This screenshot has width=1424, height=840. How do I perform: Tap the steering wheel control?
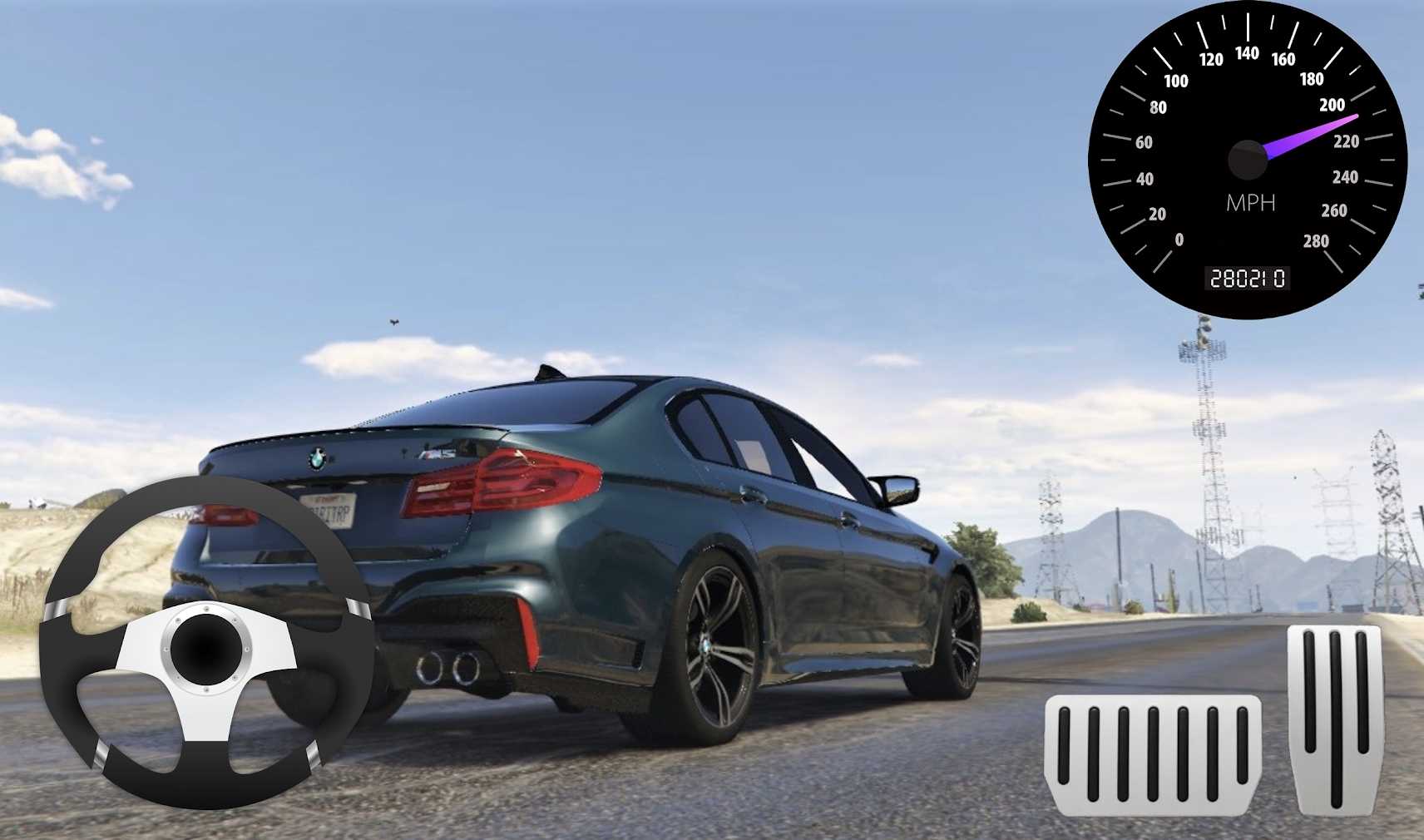pyautogui.click(x=206, y=642)
